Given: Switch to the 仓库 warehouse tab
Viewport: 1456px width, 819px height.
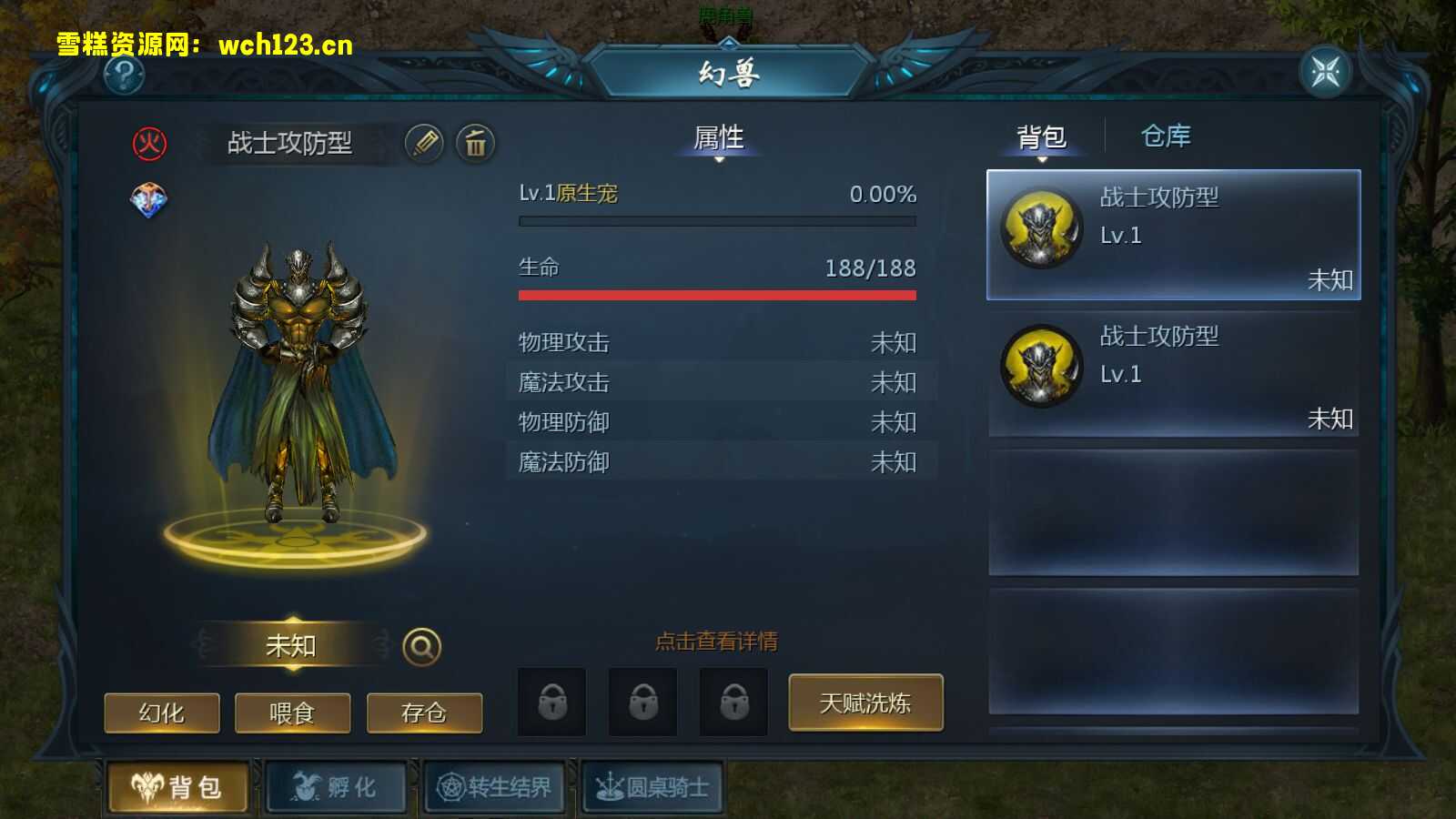Looking at the screenshot, I should point(1168,137).
